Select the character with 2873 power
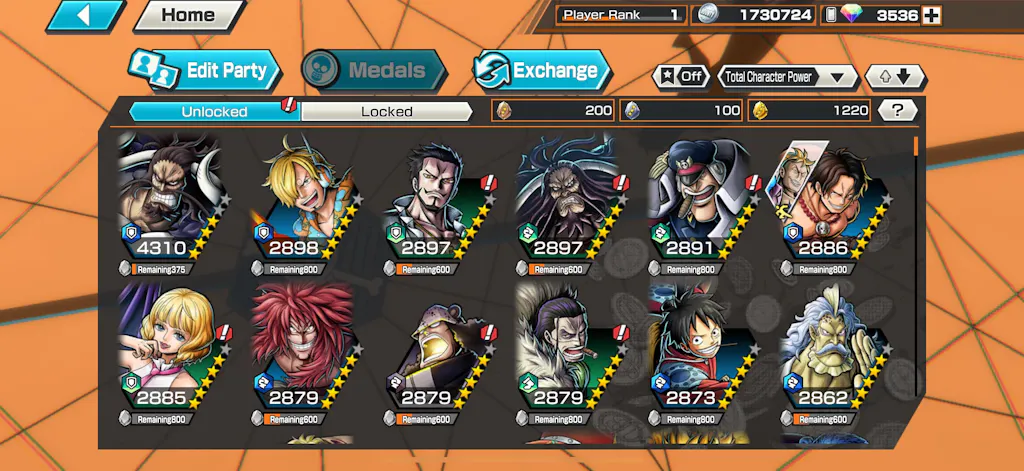1024x471 pixels. click(x=692, y=352)
